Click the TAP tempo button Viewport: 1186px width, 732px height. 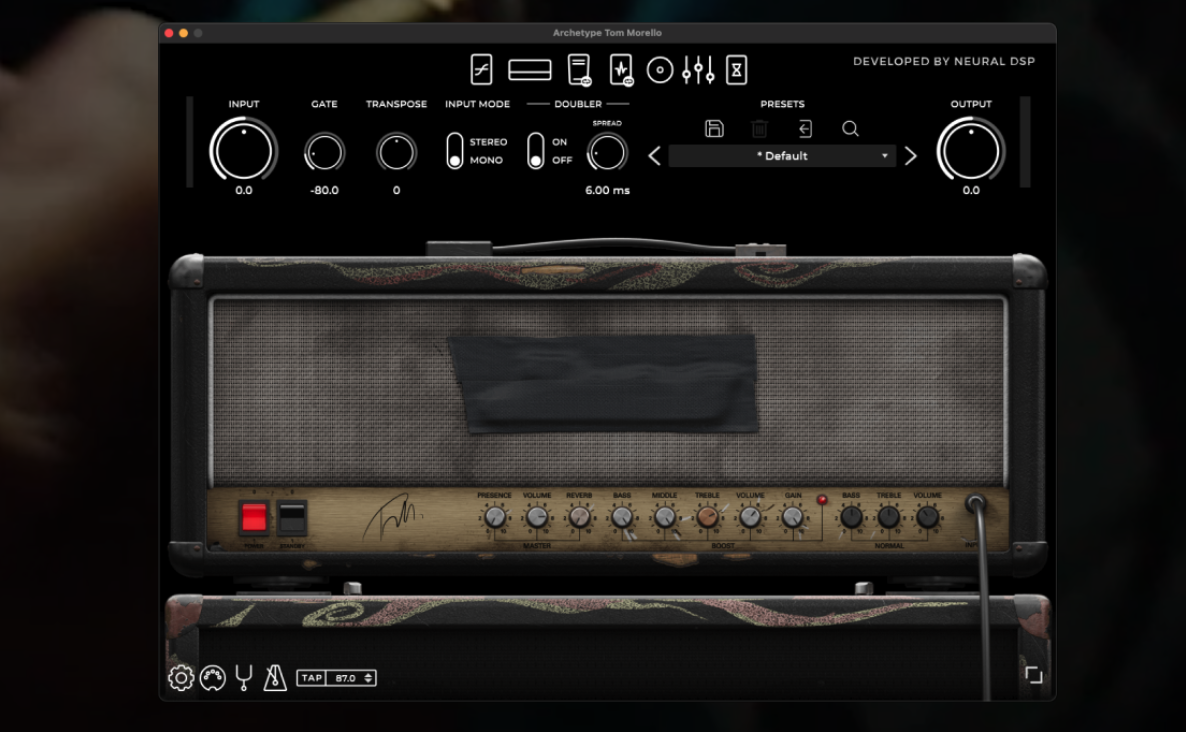click(311, 678)
